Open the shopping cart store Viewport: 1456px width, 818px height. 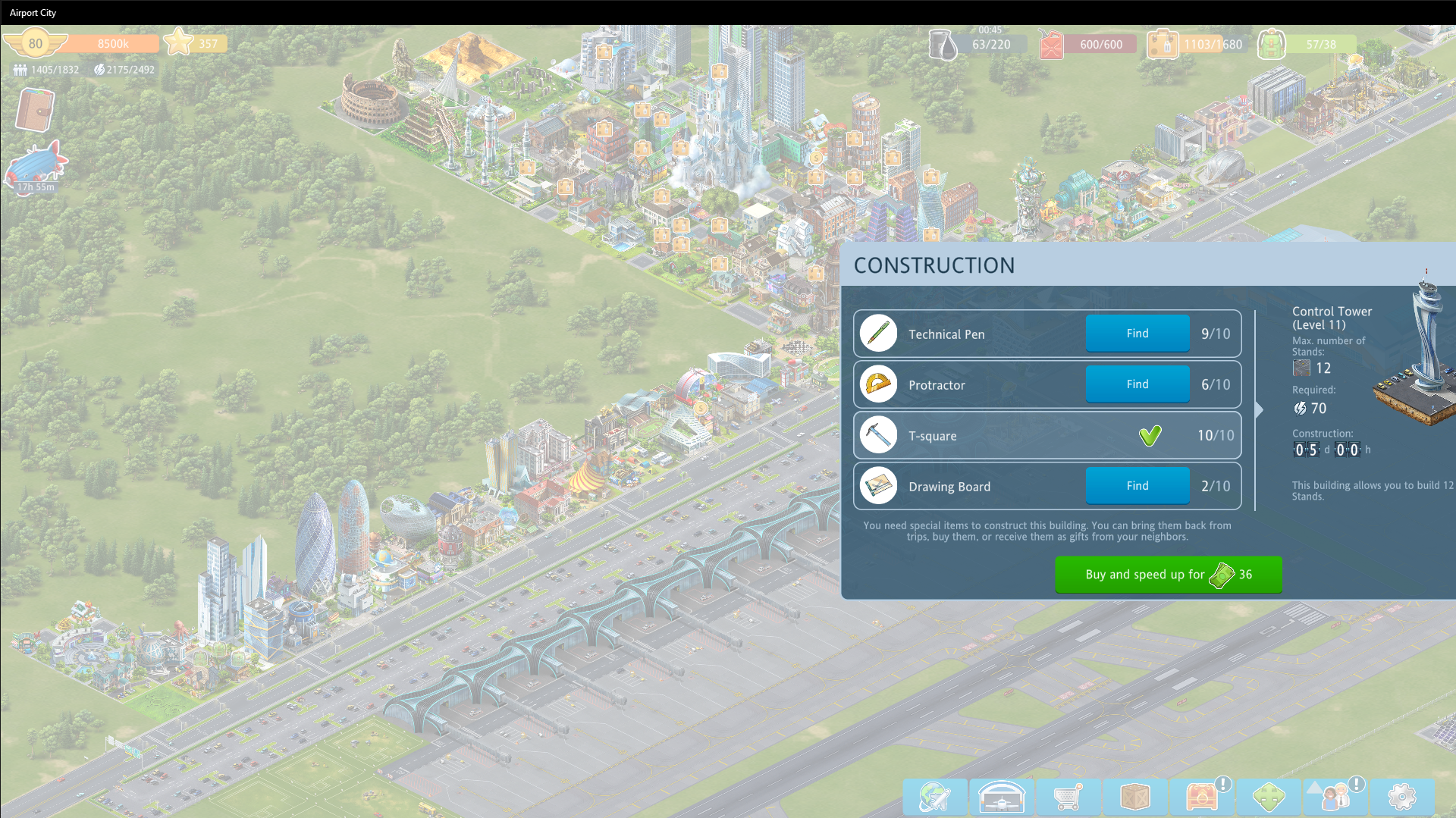coord(1068,797)
